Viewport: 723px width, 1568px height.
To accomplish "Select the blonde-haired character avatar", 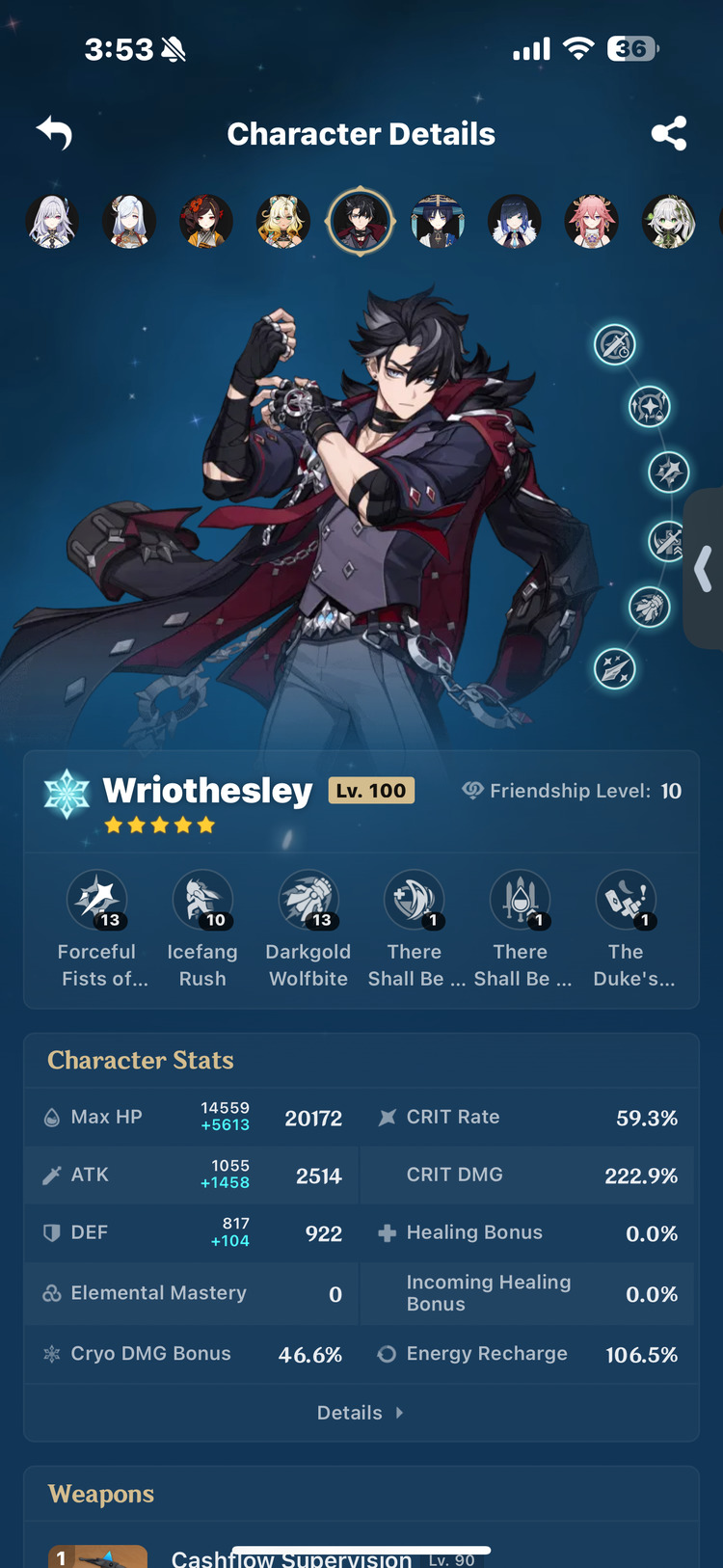I will 282,221.
